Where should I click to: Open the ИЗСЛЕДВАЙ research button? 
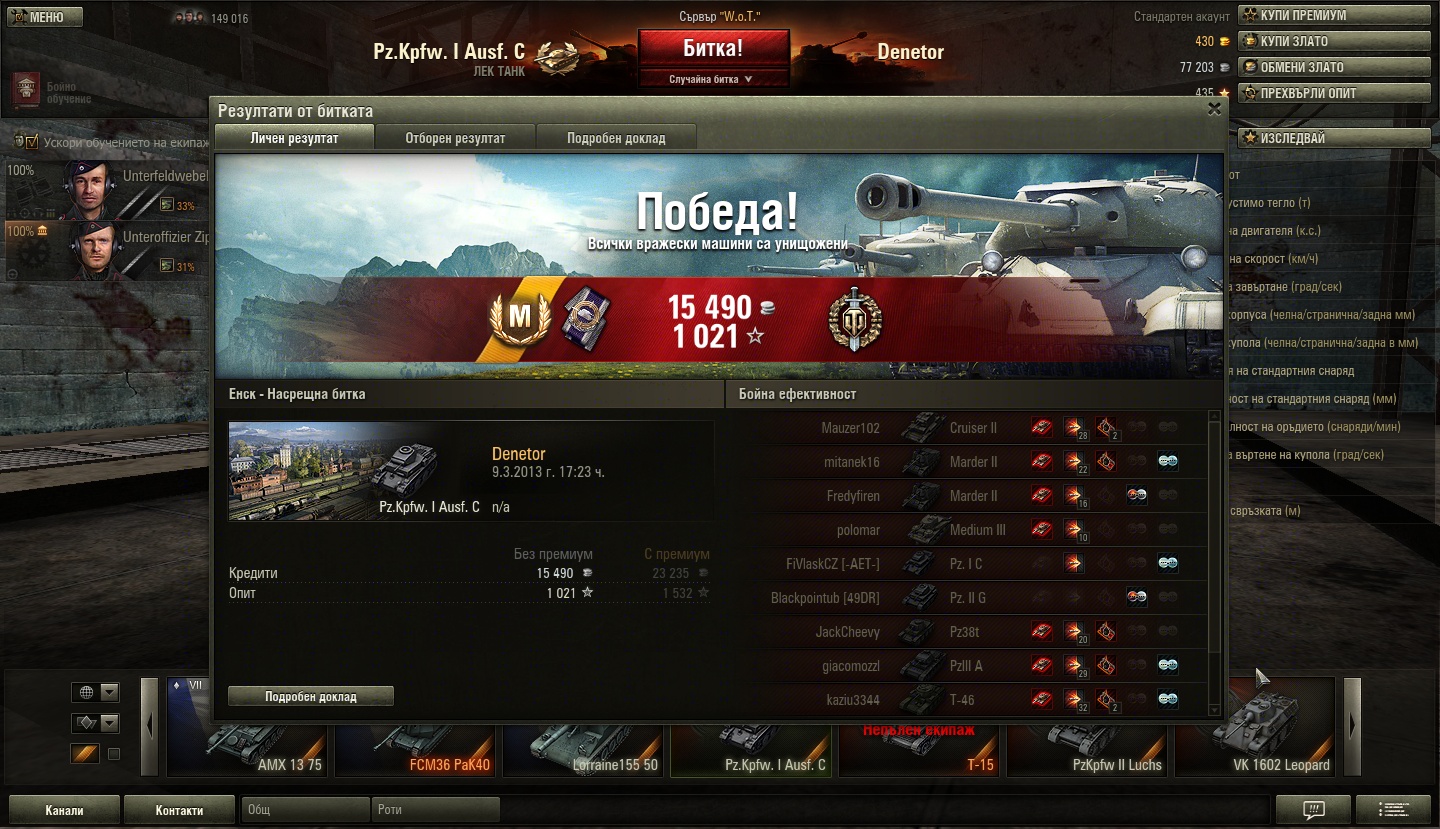[1334, 137]
